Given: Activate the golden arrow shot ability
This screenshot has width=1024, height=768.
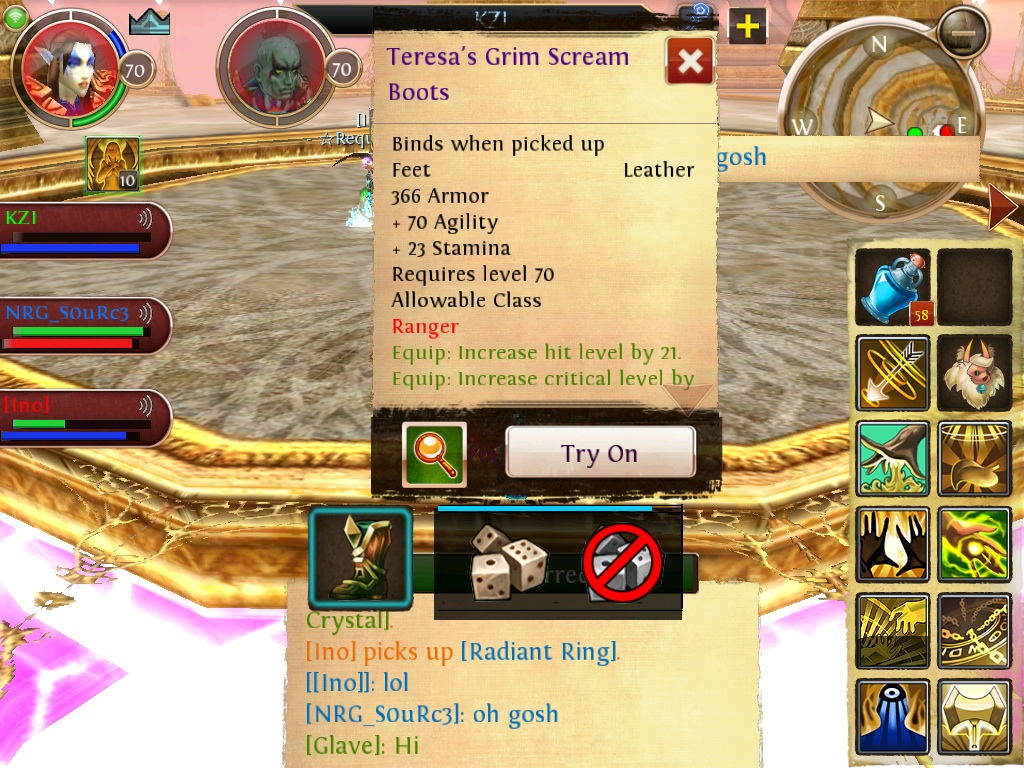Looking at the screenshot, I should pos(893,372).
